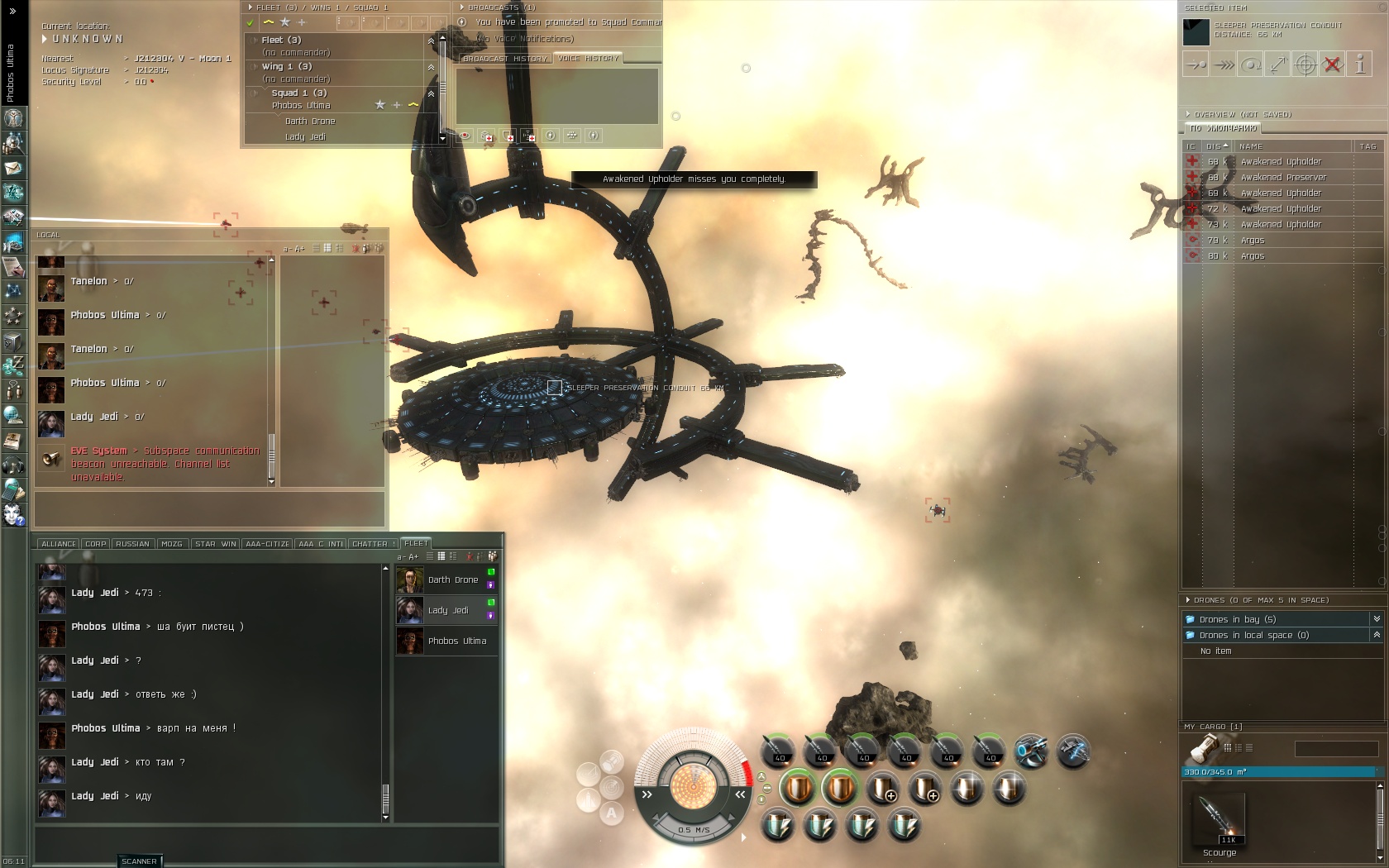Switch to the MOZG channel tab
1389x868 pixels.
tap(172, 544)
